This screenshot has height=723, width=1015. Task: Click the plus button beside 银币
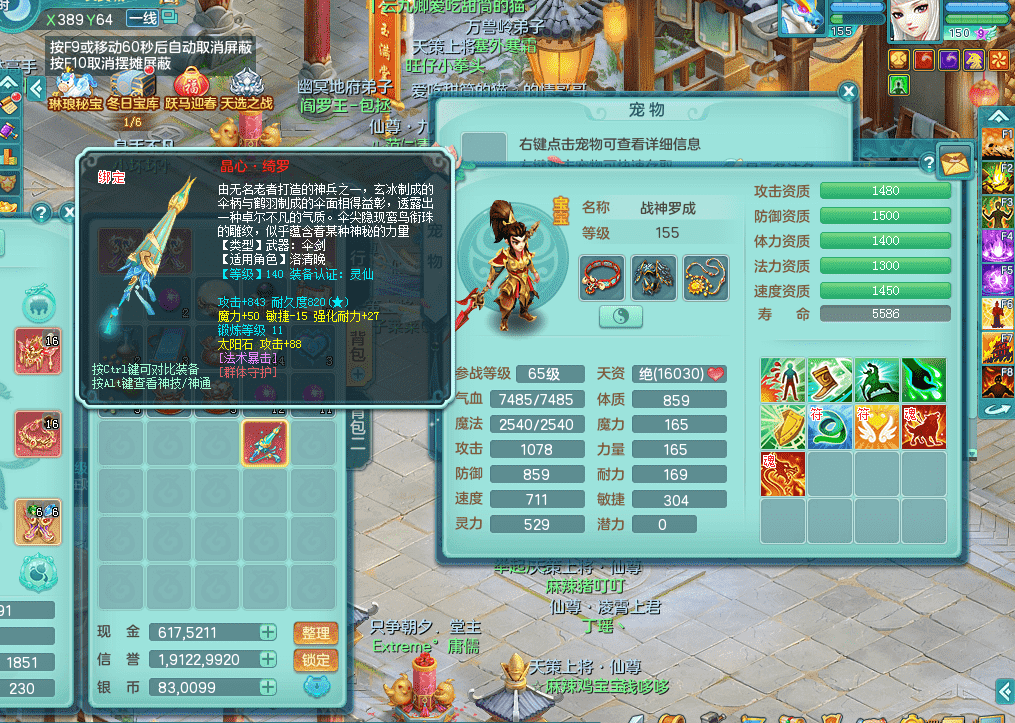(268, 687)
